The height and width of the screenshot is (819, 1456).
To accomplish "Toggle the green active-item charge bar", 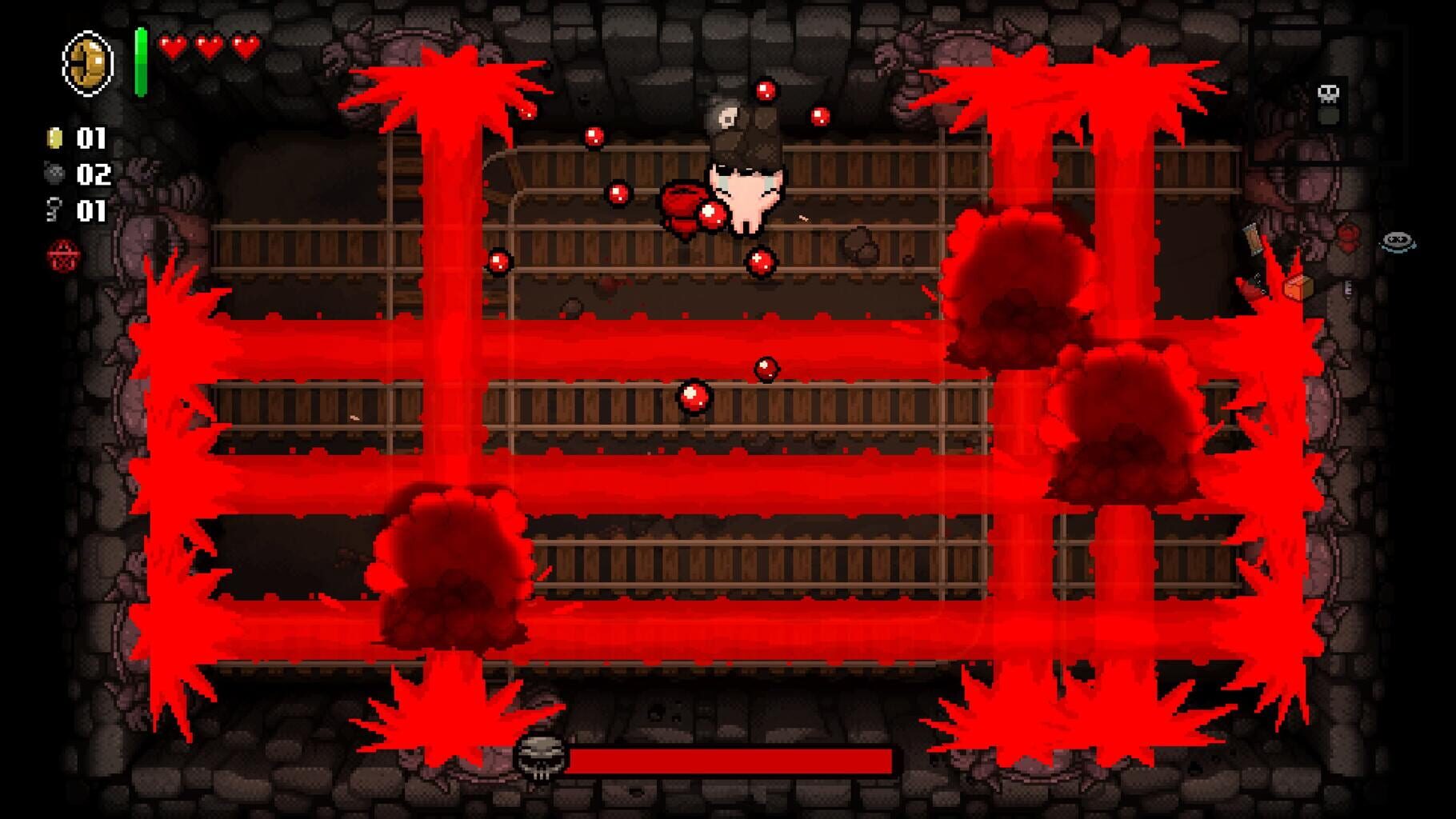I will click(x=141, y=48).
